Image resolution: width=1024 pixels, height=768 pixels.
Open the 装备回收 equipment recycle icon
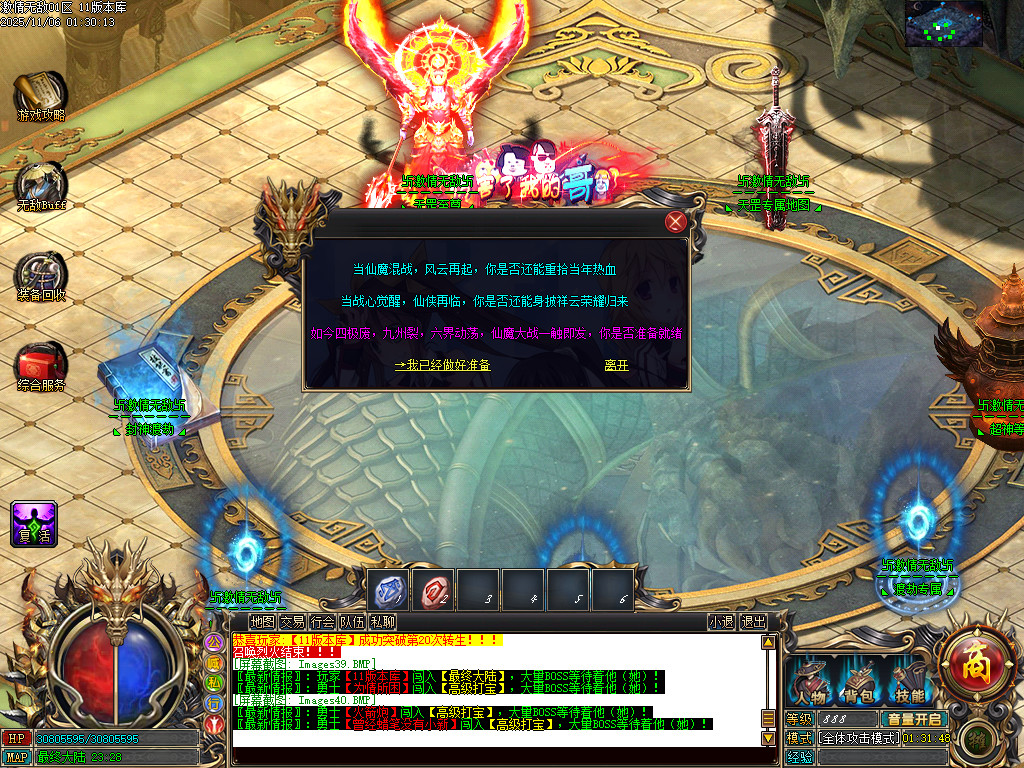click(41, 275)
